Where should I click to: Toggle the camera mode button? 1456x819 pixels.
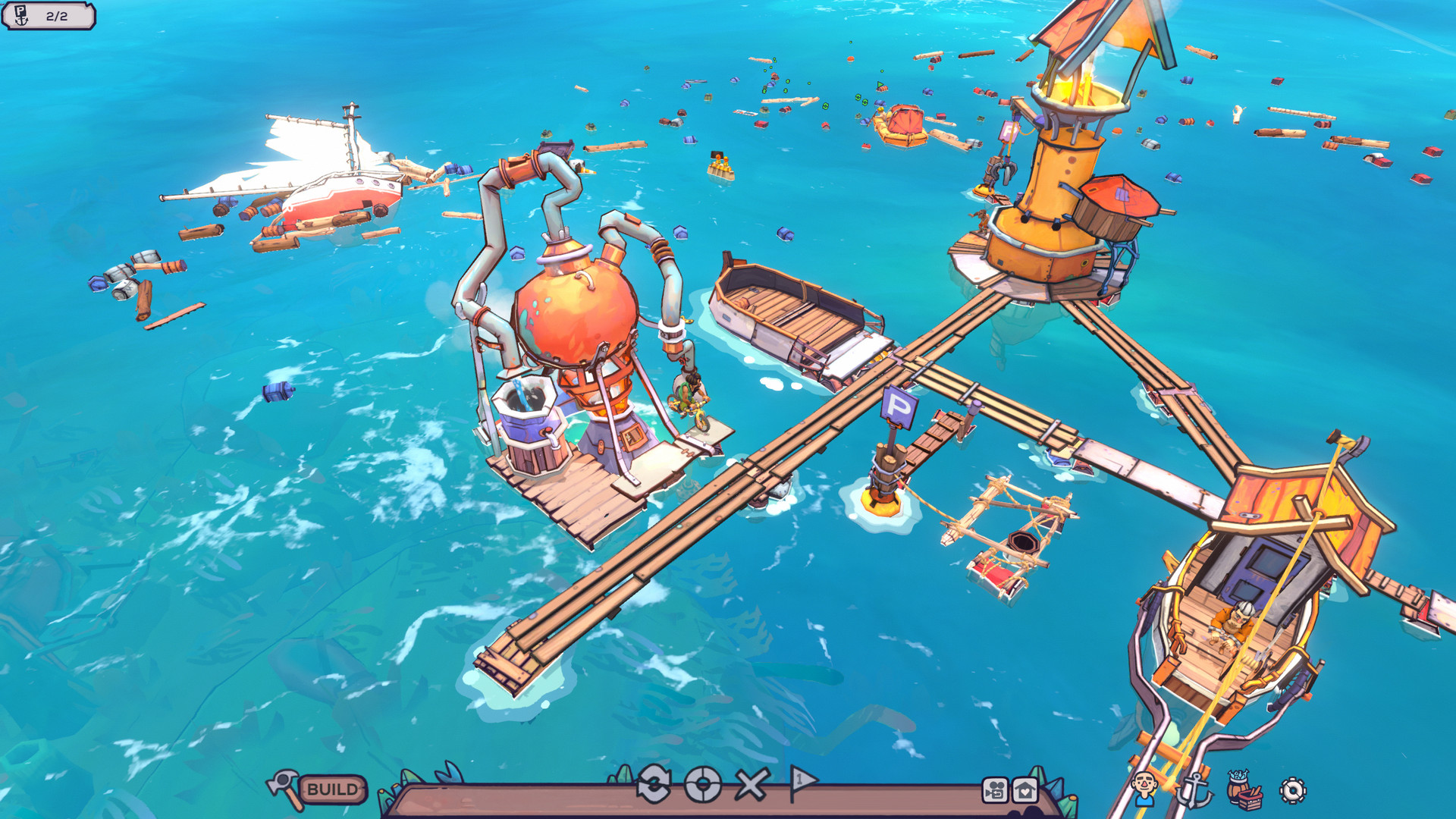pyautogui.click(x=995, y=790)
